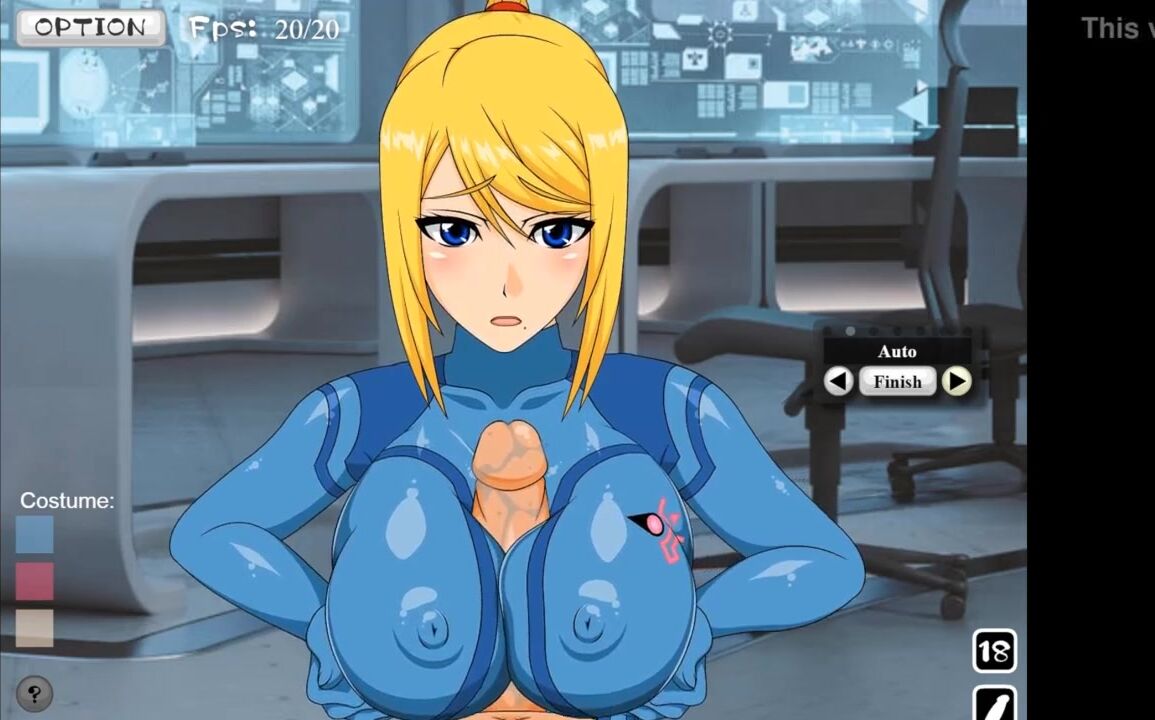The width and height of the screenshot is (1155, 720).
Task: Toggle the Auto mode label
Action: pos(897,352)
